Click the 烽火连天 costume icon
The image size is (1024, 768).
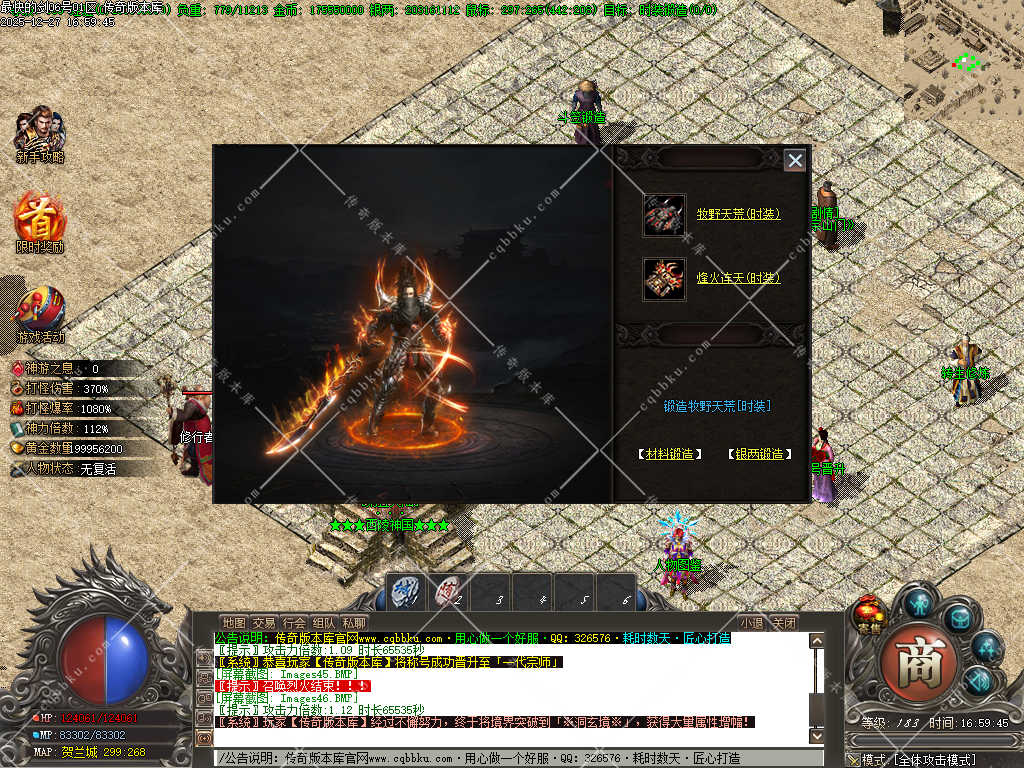tap(664, 279)
